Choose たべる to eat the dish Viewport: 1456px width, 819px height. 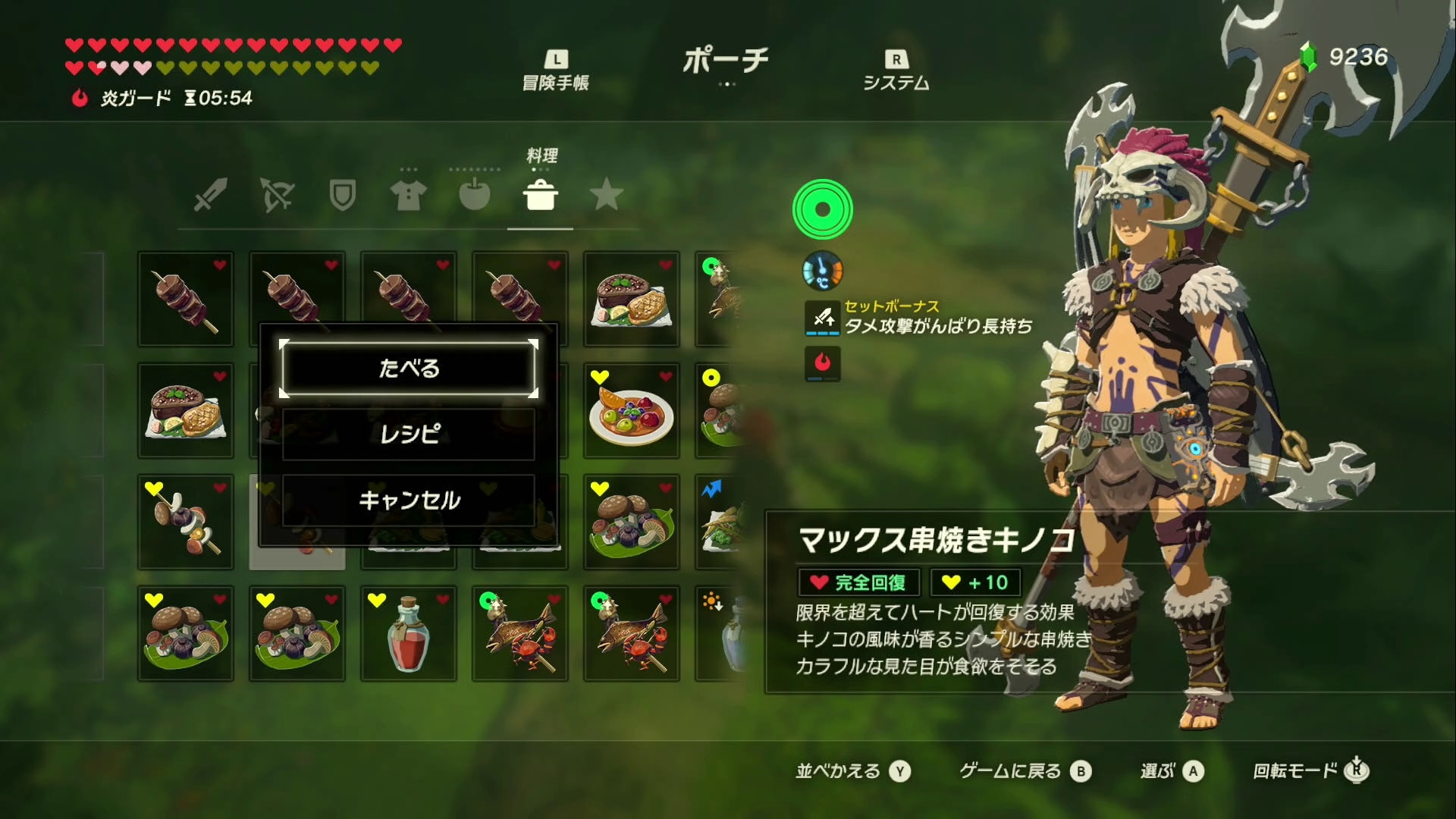pos(408,369)
